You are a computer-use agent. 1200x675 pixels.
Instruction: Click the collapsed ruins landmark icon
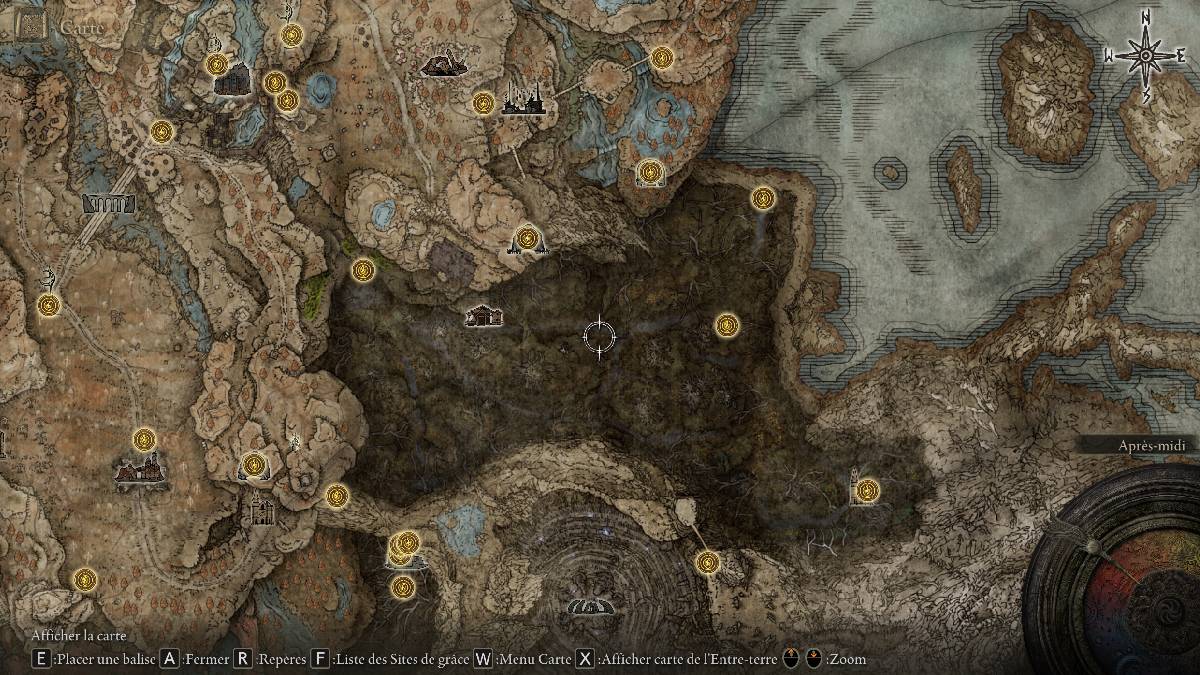click(x=442, y=66)
